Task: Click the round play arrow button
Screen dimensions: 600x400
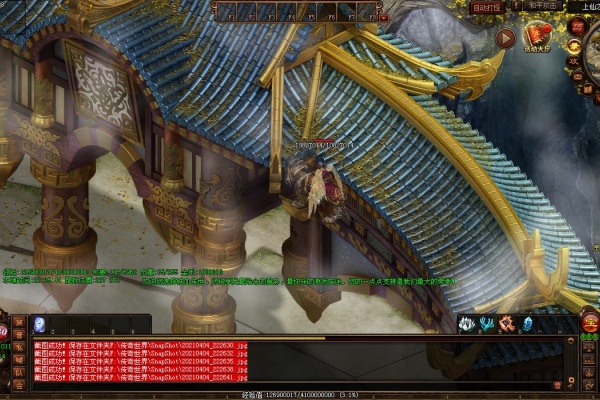Action: click(x=506, y=39)
